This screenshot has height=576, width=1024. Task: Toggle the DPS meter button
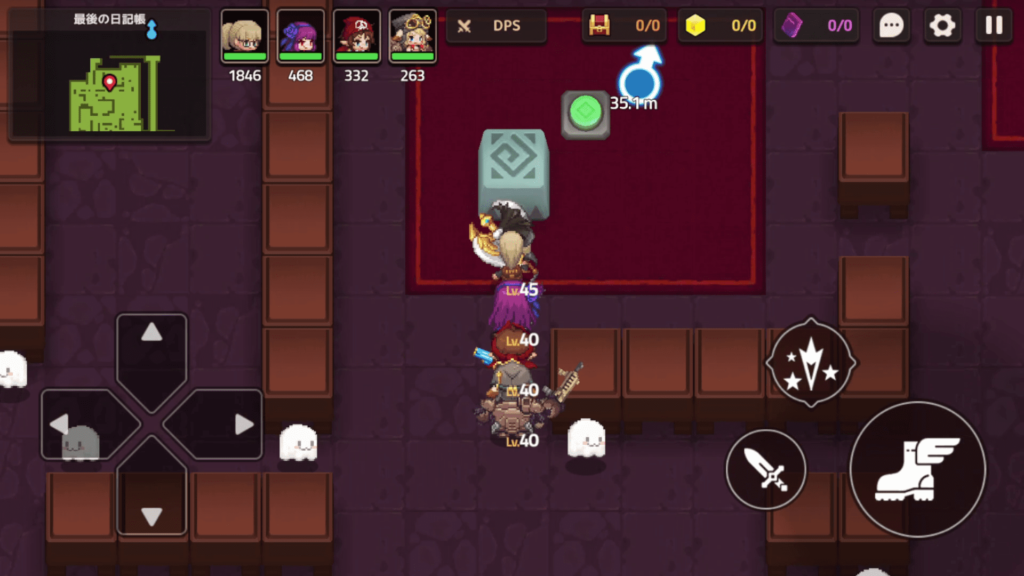coord(496,26)
